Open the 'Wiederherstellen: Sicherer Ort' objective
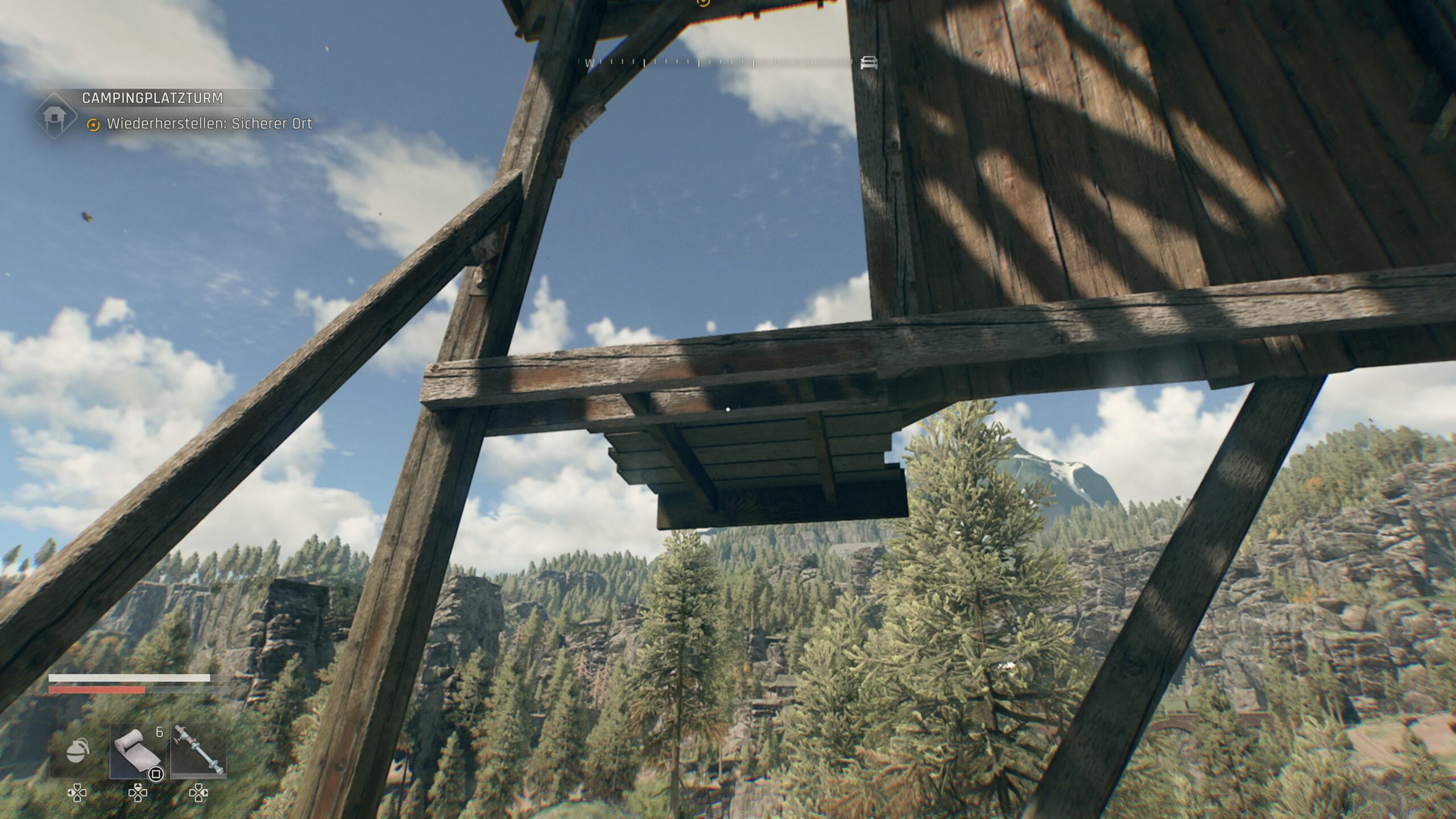Image resolution: width=1456 pixels, height=819 pixels. point(209,124)
